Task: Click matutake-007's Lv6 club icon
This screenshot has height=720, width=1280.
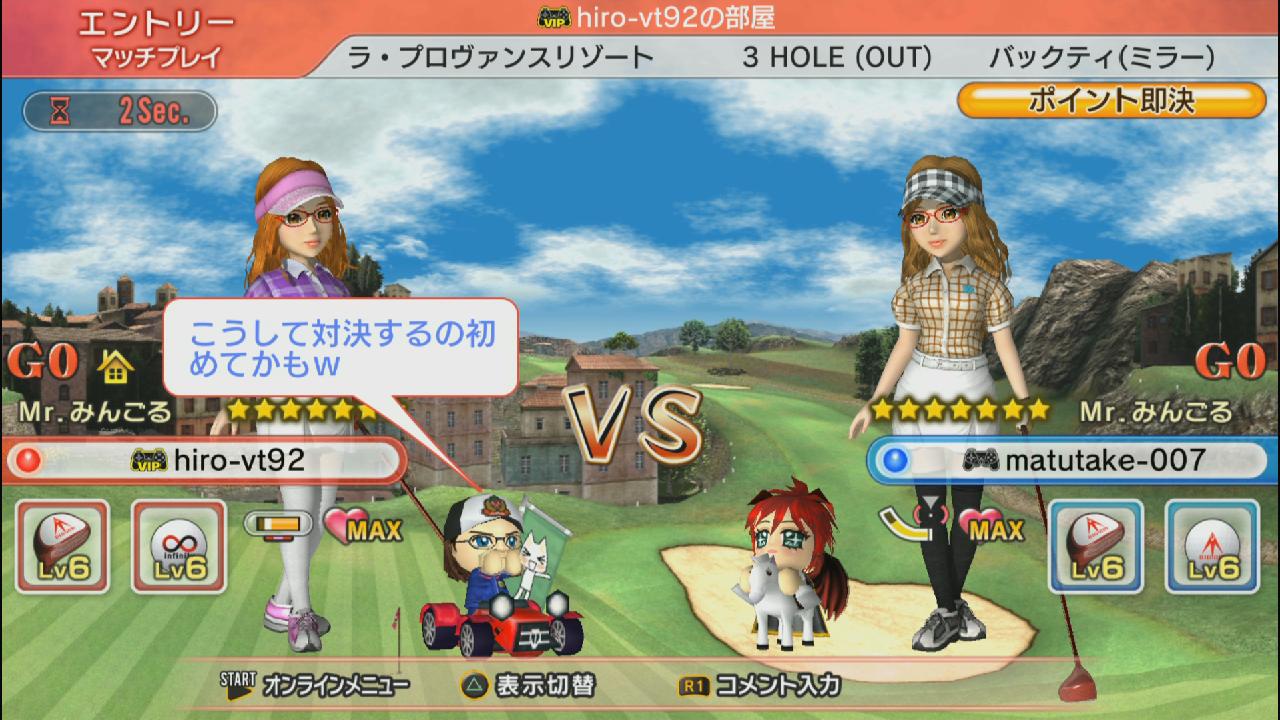Action: click(x=1095, y=546)
